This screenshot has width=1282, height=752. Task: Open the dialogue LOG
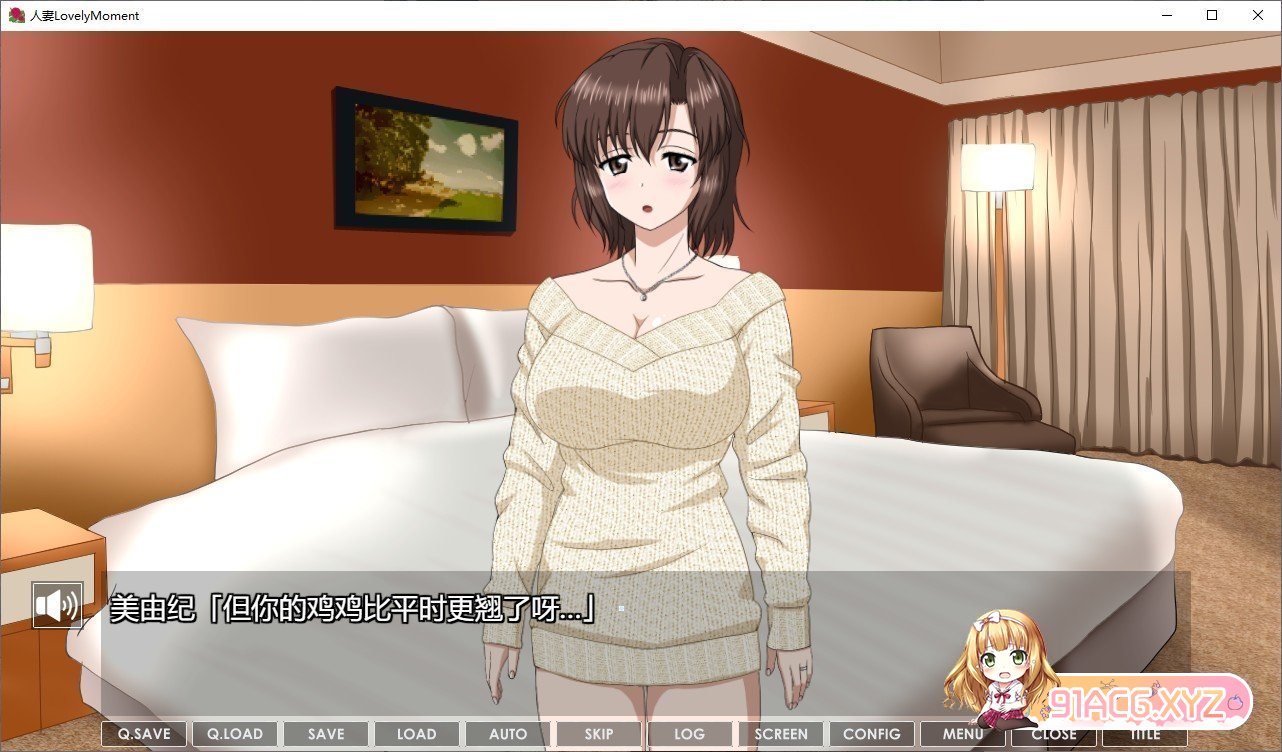point(689,734)
